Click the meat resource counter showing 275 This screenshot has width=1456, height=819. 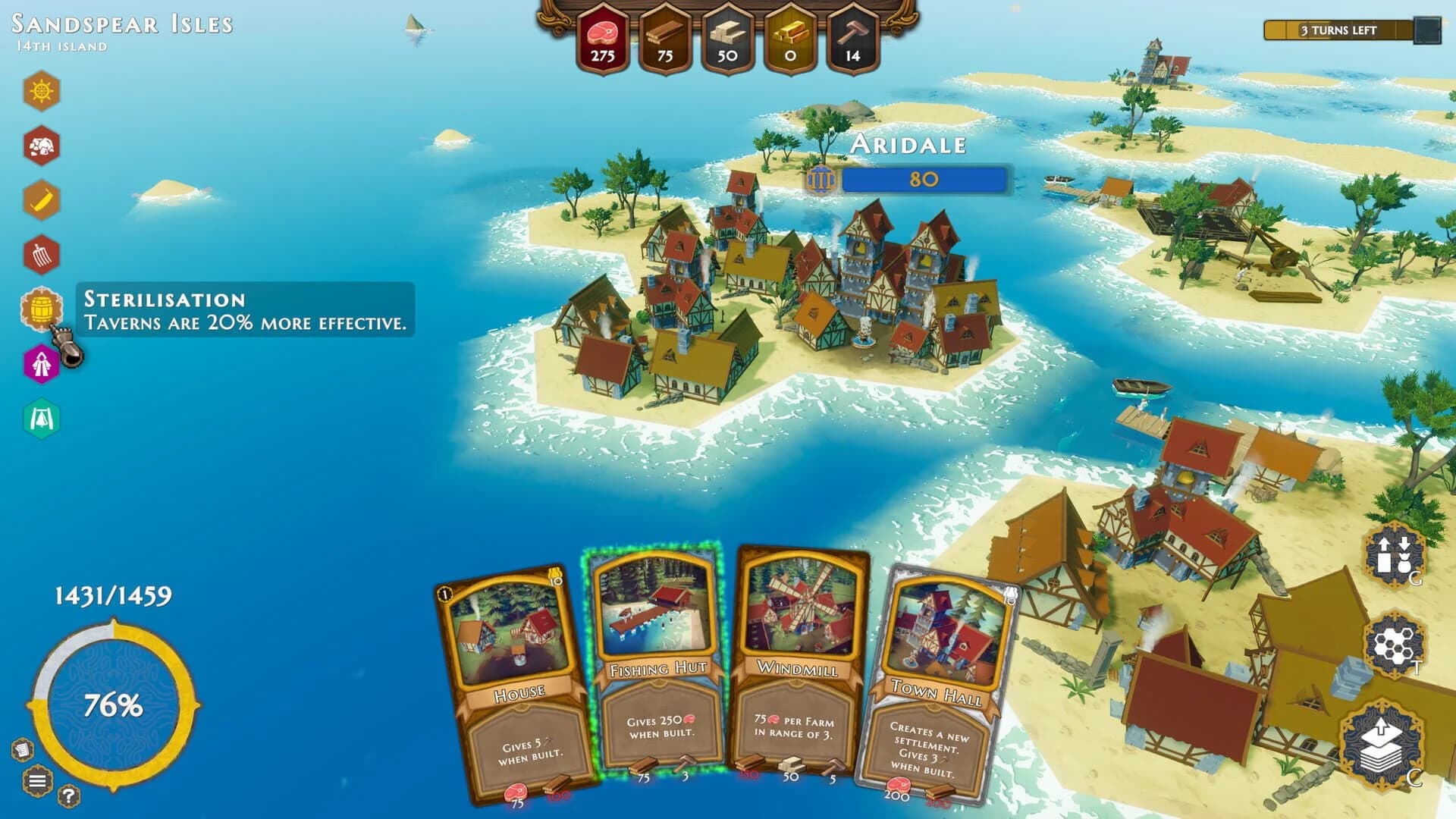(x=603, y=34)
